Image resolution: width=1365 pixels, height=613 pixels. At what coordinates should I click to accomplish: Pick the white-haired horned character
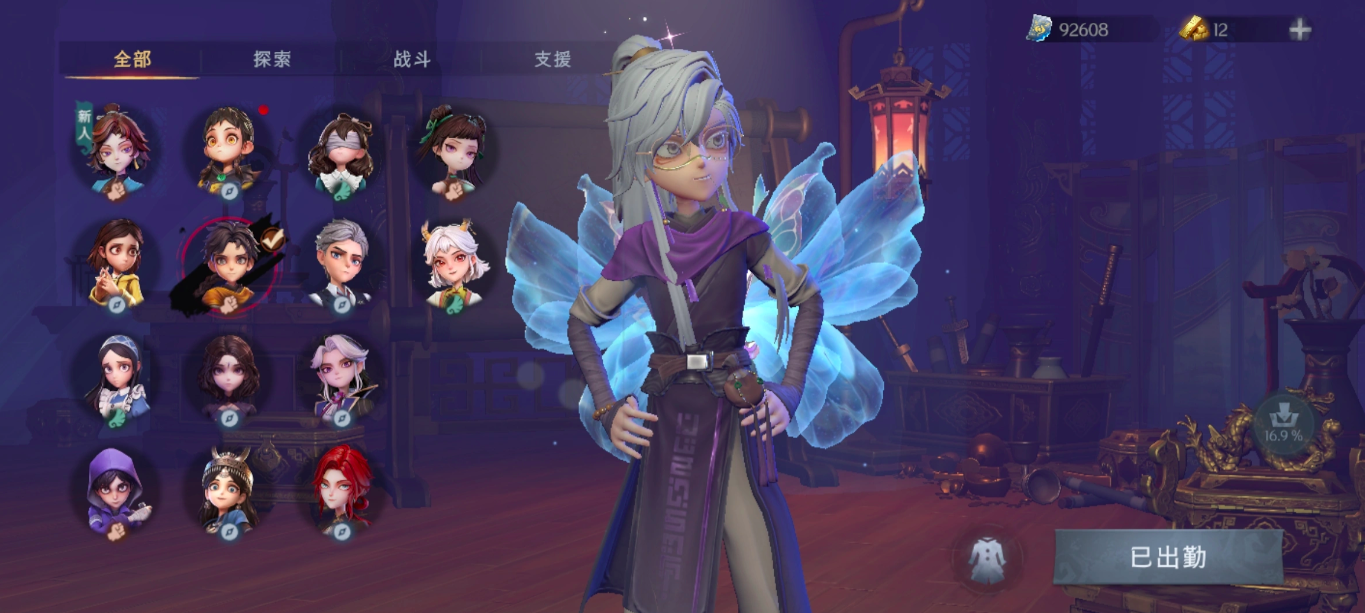coord(454,264)
